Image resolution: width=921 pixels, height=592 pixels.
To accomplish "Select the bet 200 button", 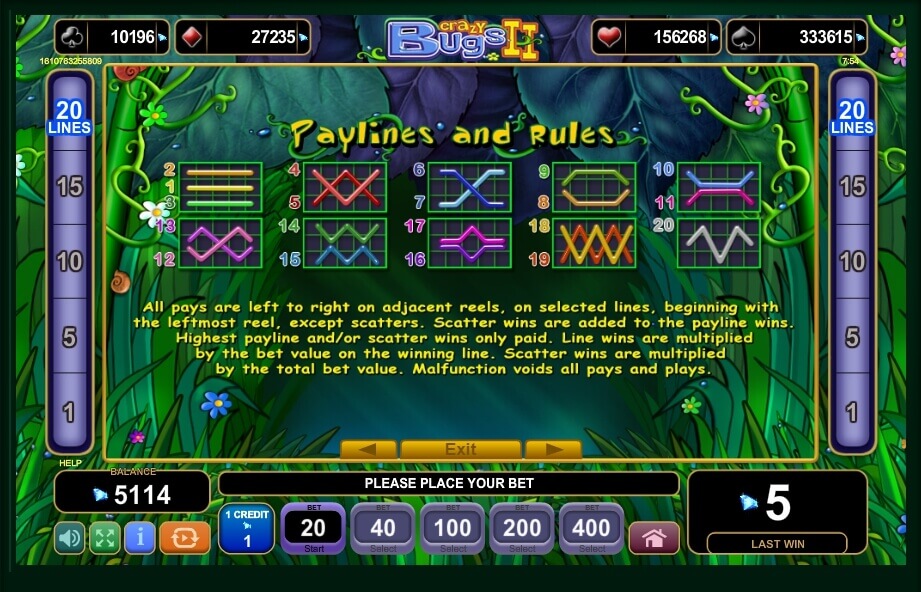I will [522, 528].
